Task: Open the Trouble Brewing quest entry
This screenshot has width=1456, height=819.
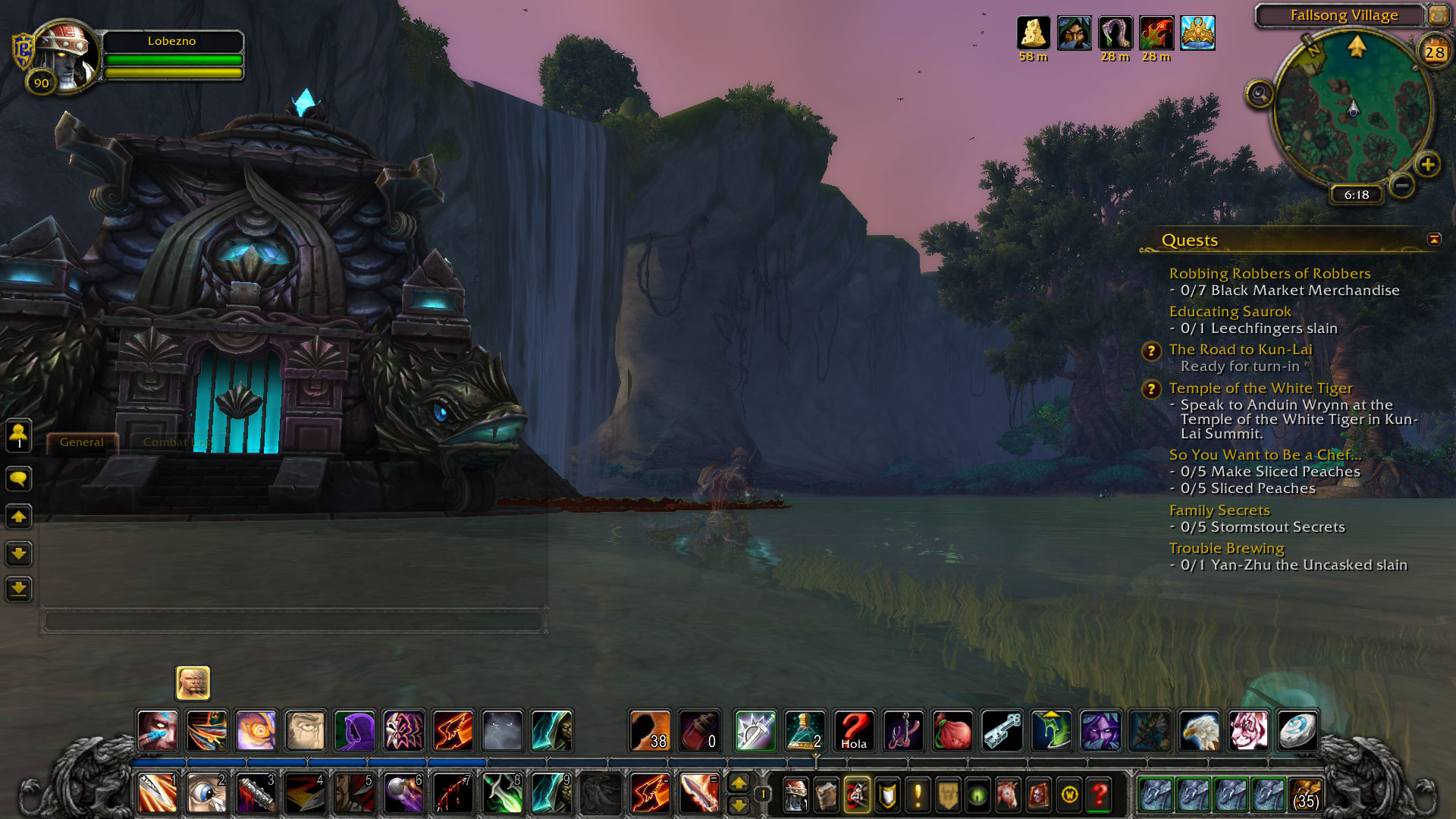Action: [x=1226, y=548]
